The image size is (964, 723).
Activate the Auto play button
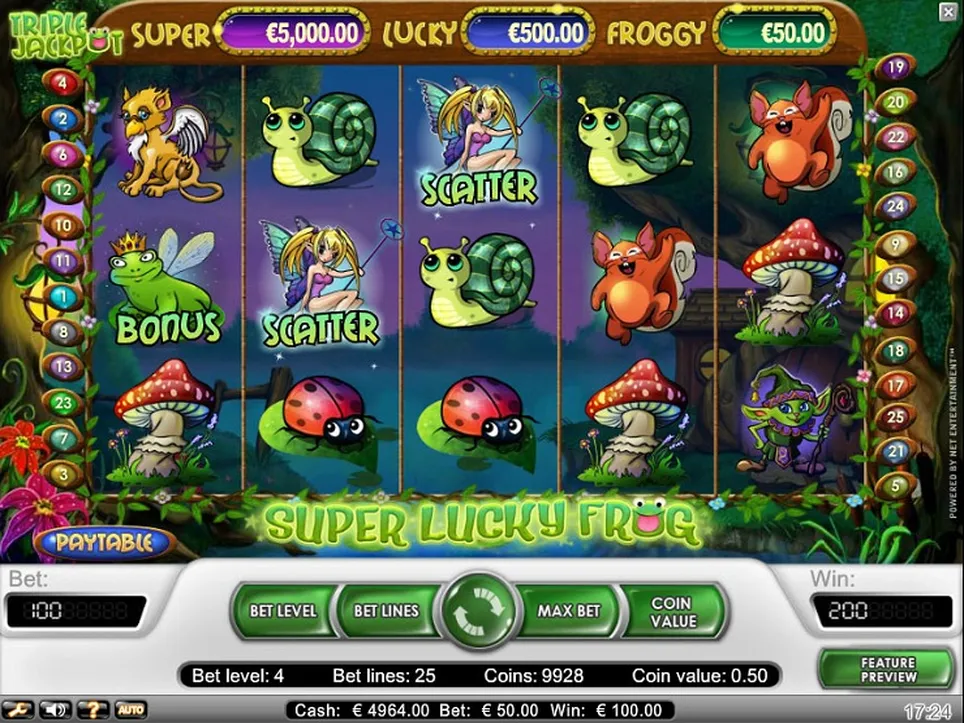point(130,710)
